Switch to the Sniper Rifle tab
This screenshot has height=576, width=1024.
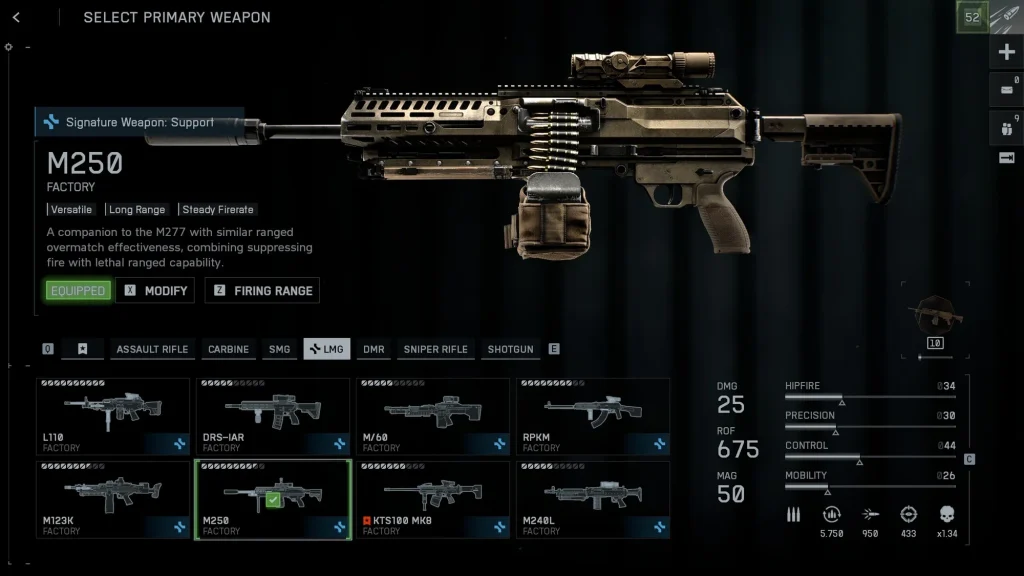pyautogui.click(x=435, y=349)
